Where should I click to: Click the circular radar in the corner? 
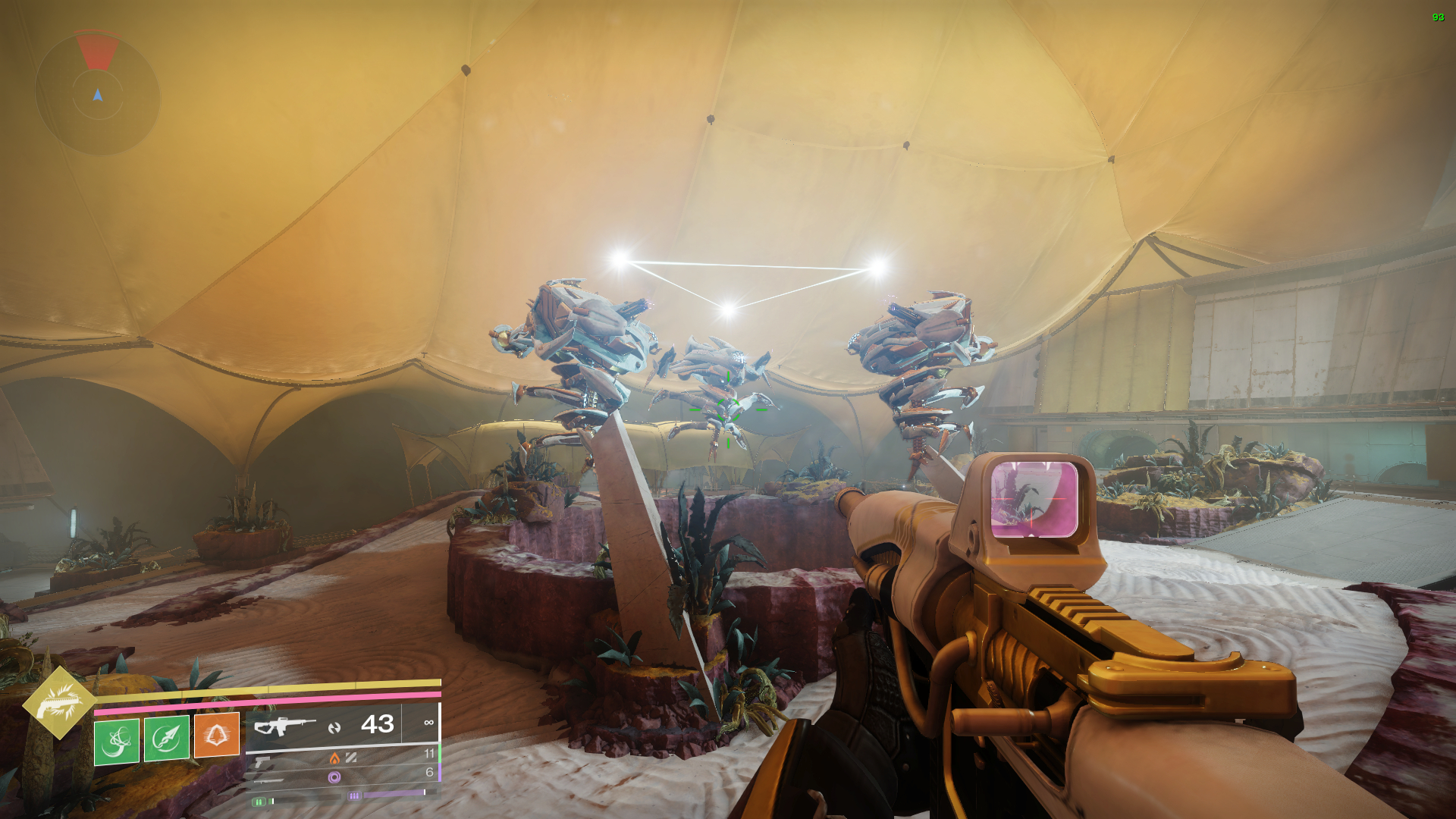coord(98,94)
